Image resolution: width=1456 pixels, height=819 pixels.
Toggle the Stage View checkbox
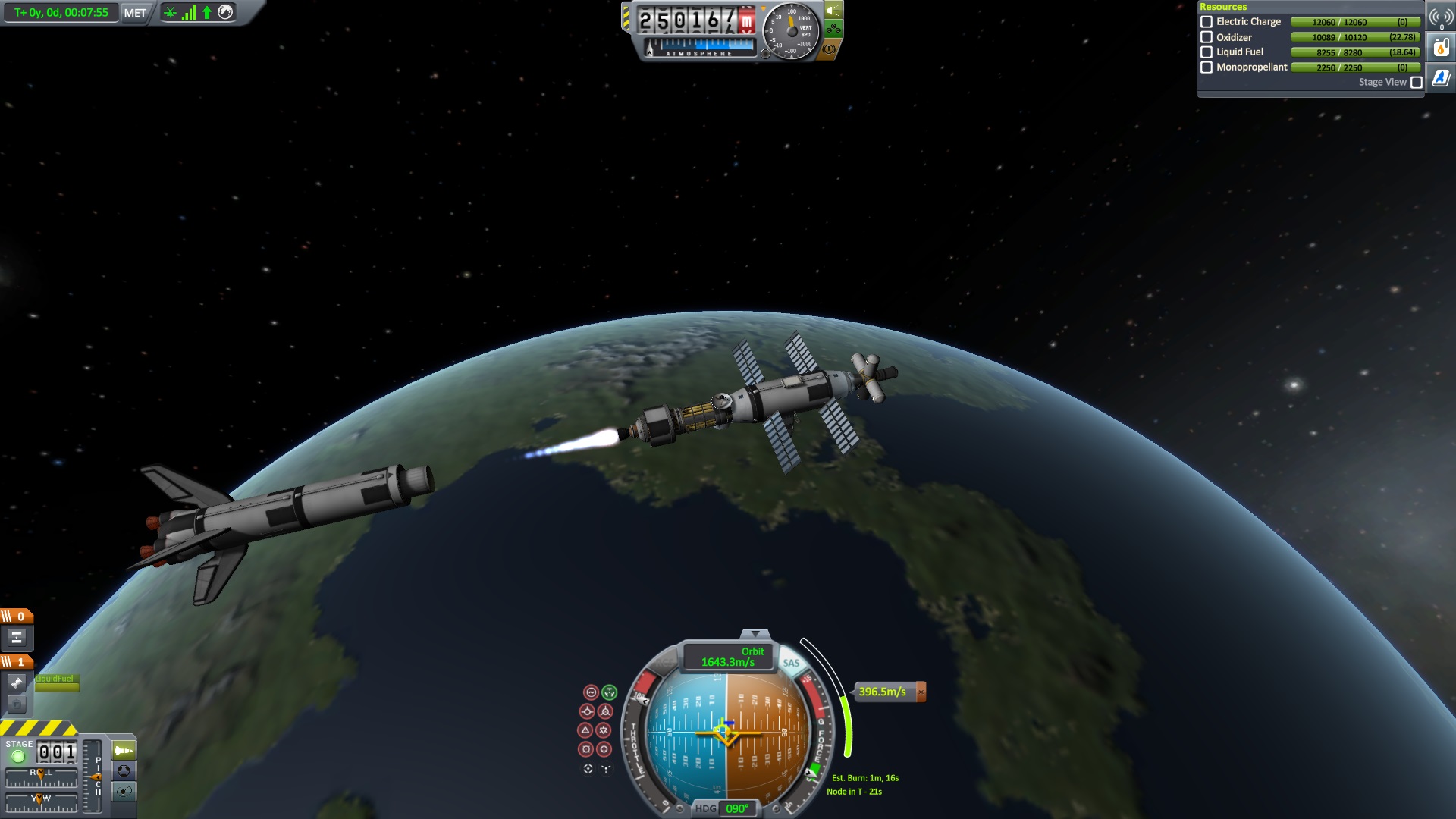pyautogui.click(x=1416, y=83)
